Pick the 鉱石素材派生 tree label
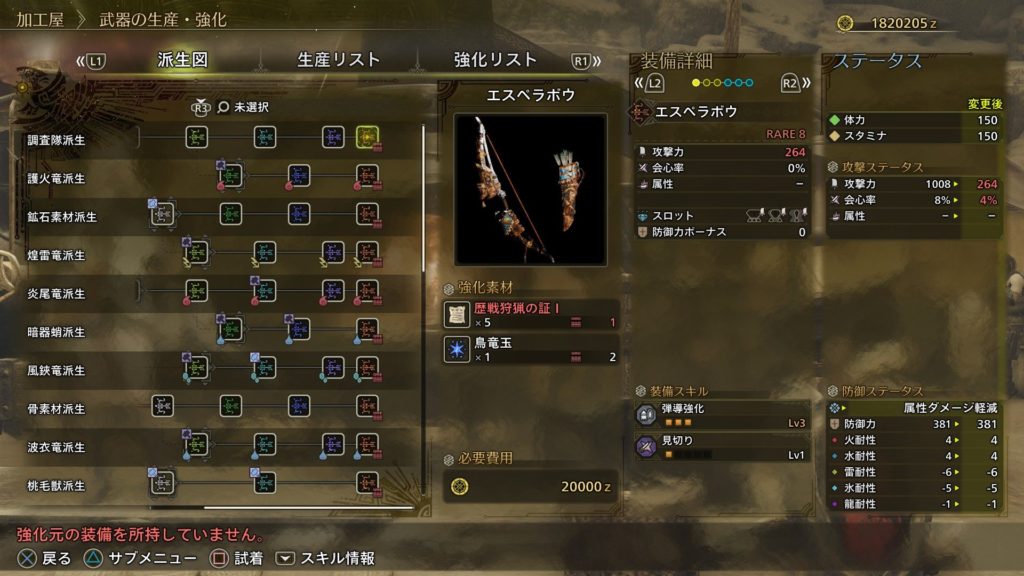Image resolution: width=1024 pixels, height=576 pixels. tap(62, 217)
